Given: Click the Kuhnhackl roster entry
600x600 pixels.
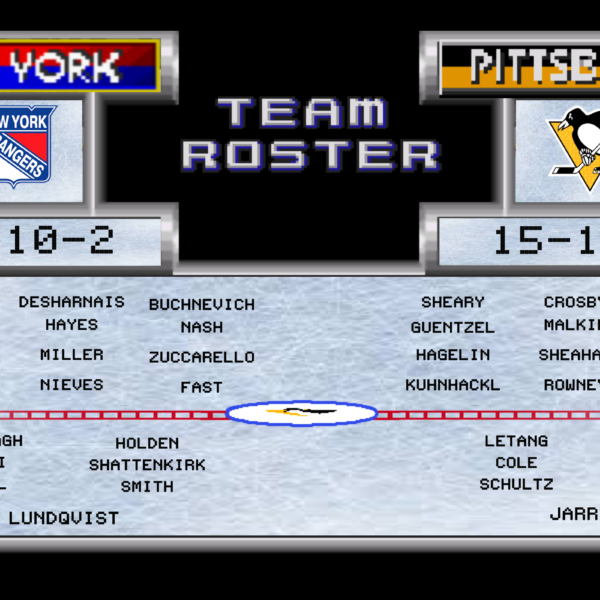Looking at the screenshot, I should [453, 385].
